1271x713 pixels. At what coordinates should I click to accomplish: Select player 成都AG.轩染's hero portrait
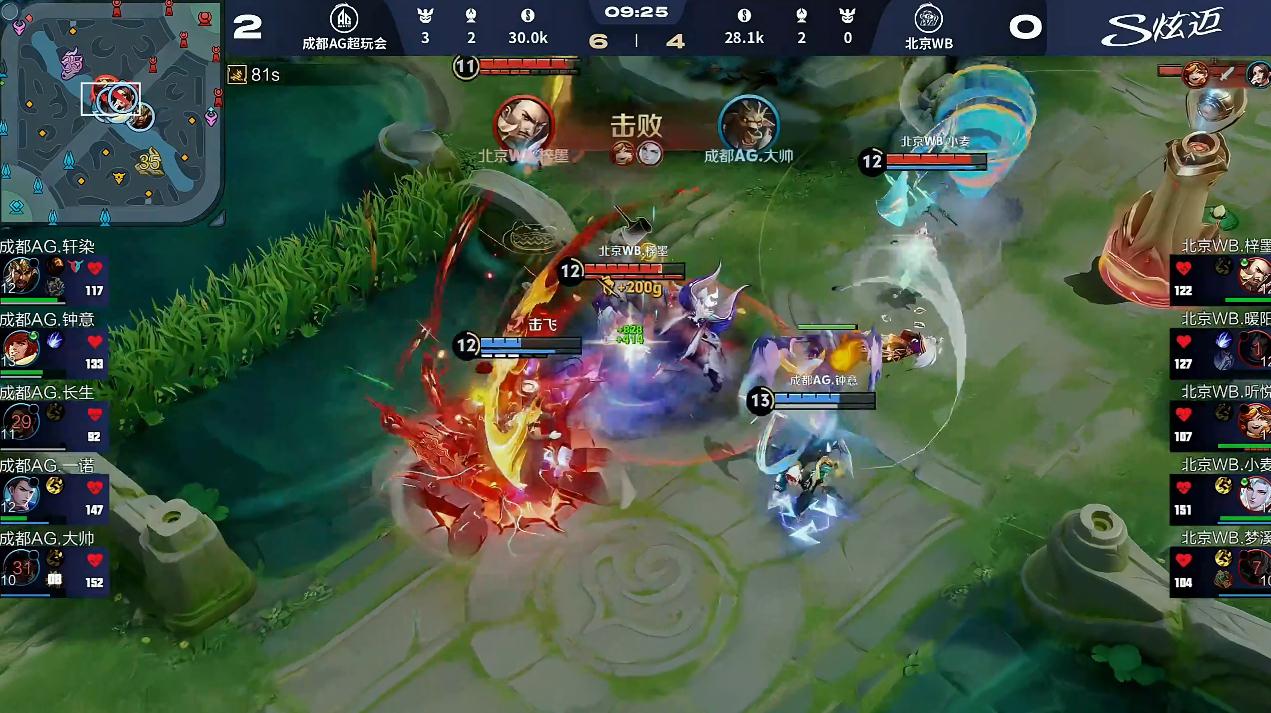20,275
